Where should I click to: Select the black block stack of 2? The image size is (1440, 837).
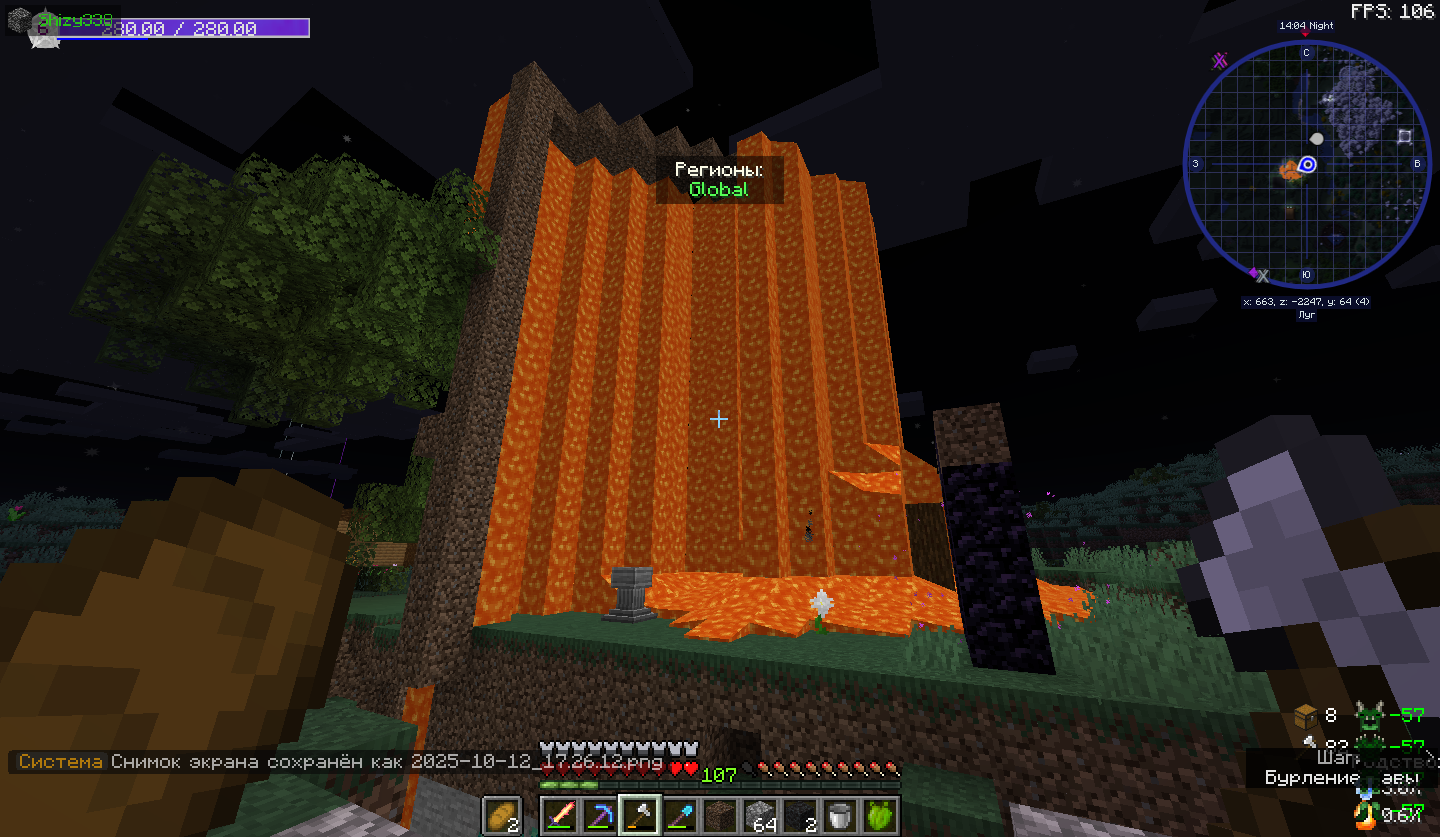point(800,815)
